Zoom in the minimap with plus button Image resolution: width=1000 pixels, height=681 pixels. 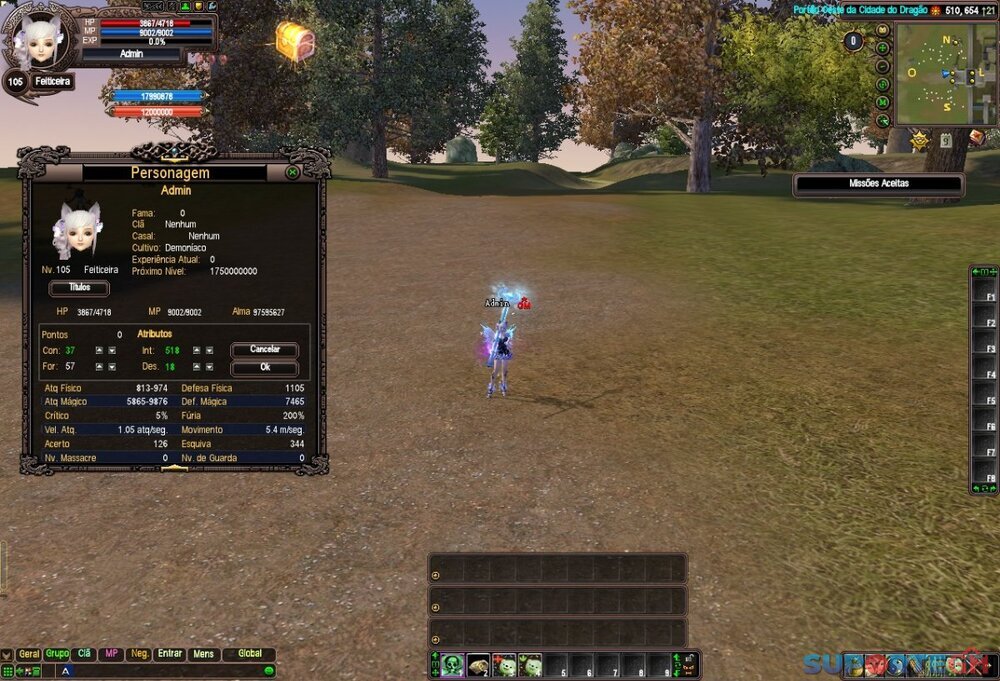tap(883, 48)
